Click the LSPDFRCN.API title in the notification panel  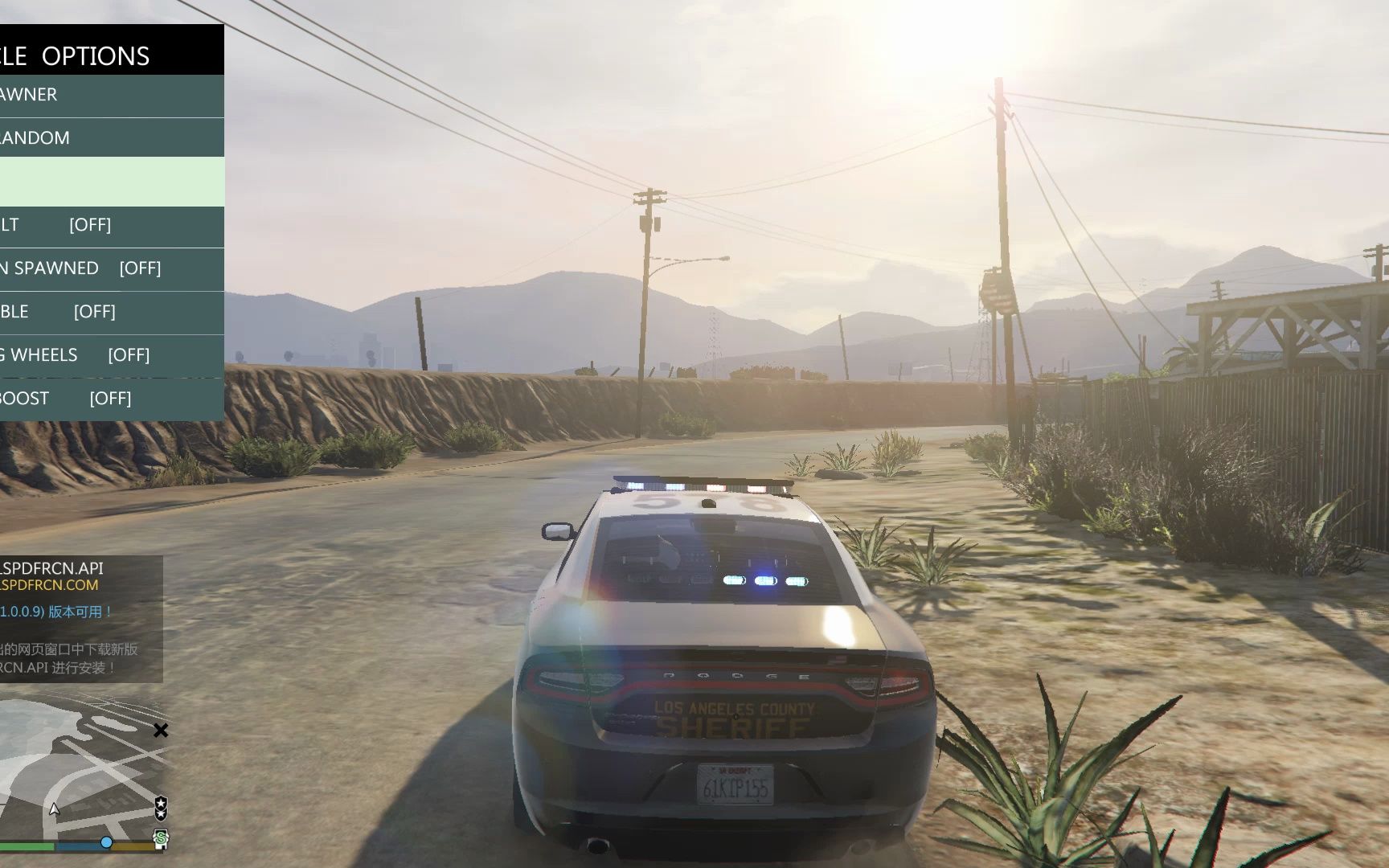pyautogui.click(x=54, y=567)
